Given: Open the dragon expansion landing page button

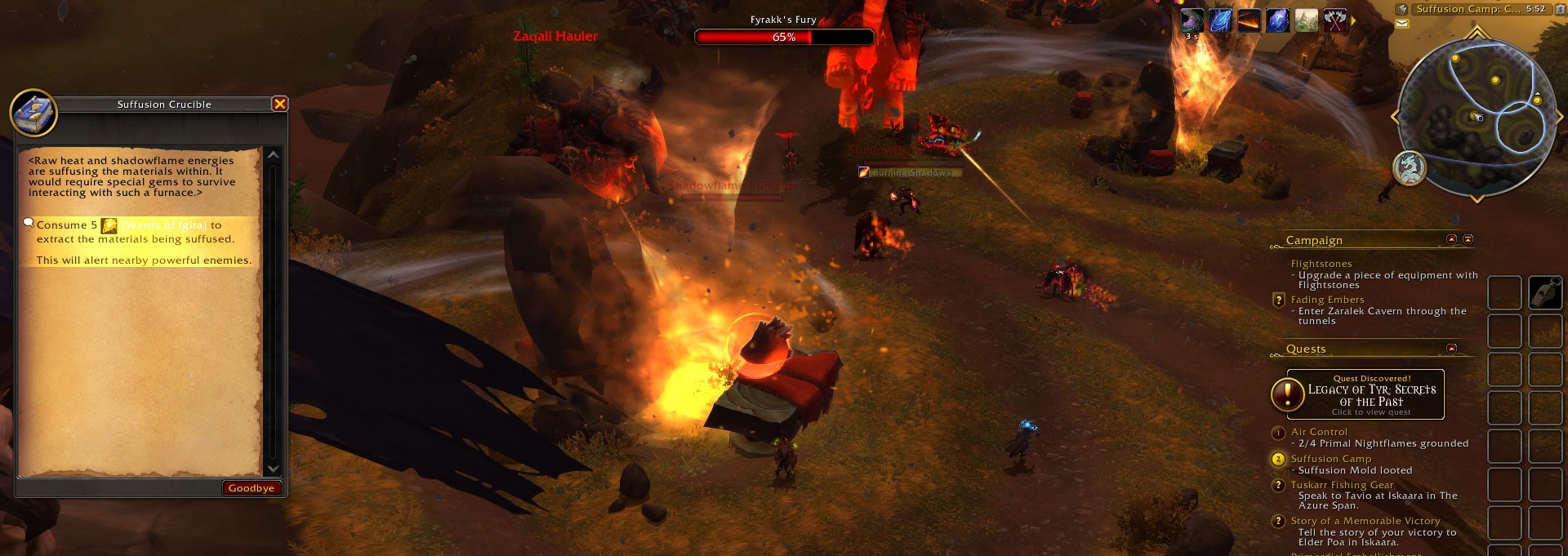Looking at the screenshot, I should pyautogui.click(x=1409, y=169).
